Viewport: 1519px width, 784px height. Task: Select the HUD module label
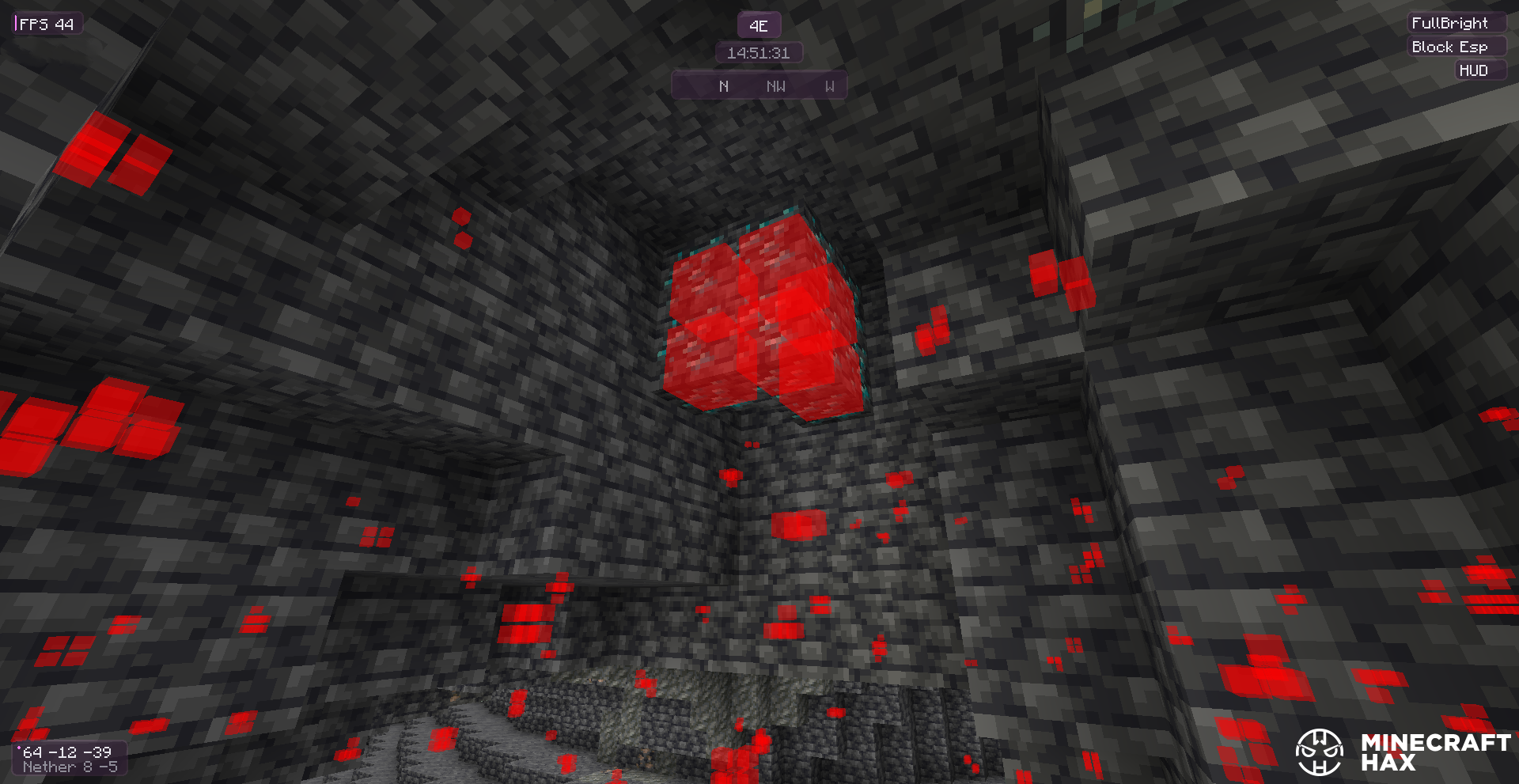tap(1473, 70)
